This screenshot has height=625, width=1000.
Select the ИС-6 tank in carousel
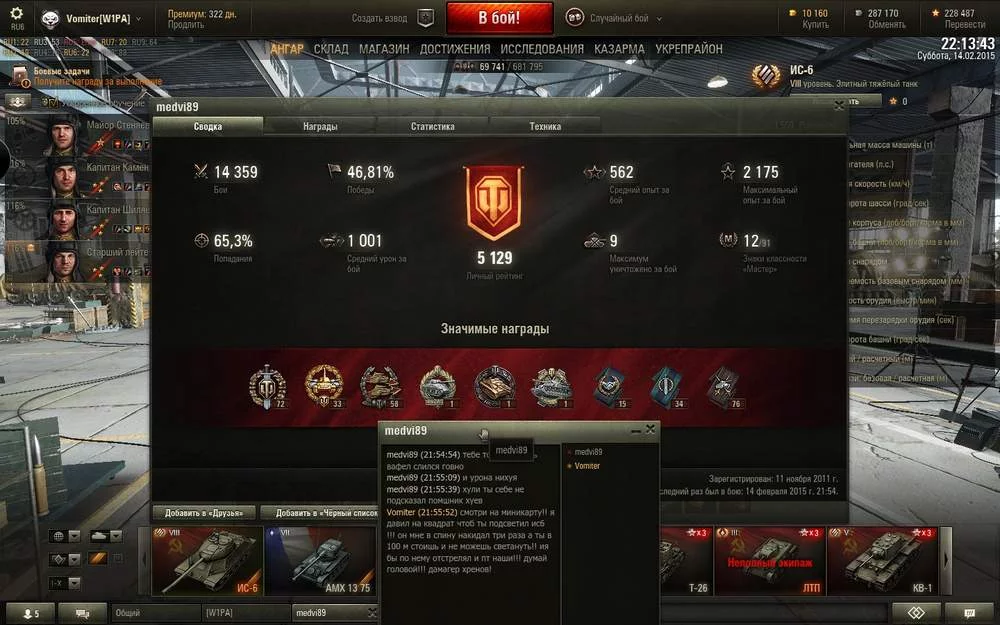click(x=207, y=562)
